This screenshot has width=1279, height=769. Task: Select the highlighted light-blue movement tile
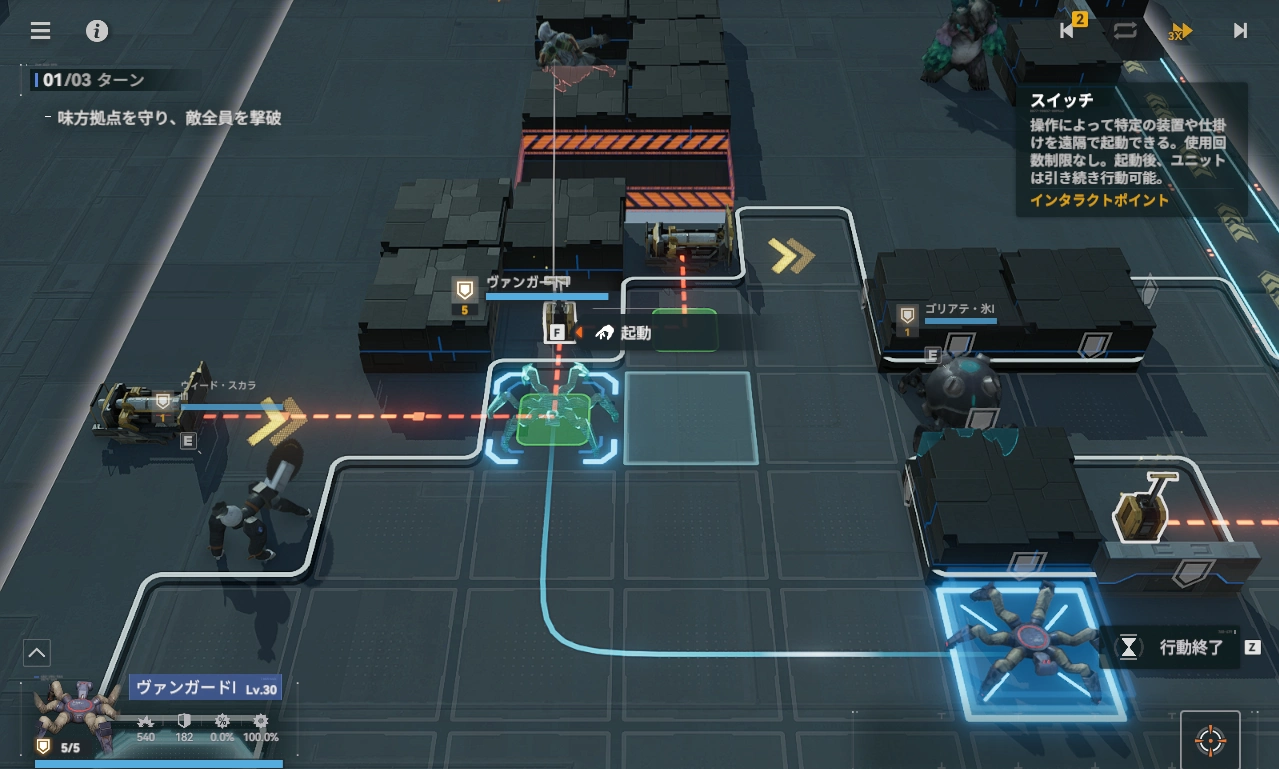point(690,418)
